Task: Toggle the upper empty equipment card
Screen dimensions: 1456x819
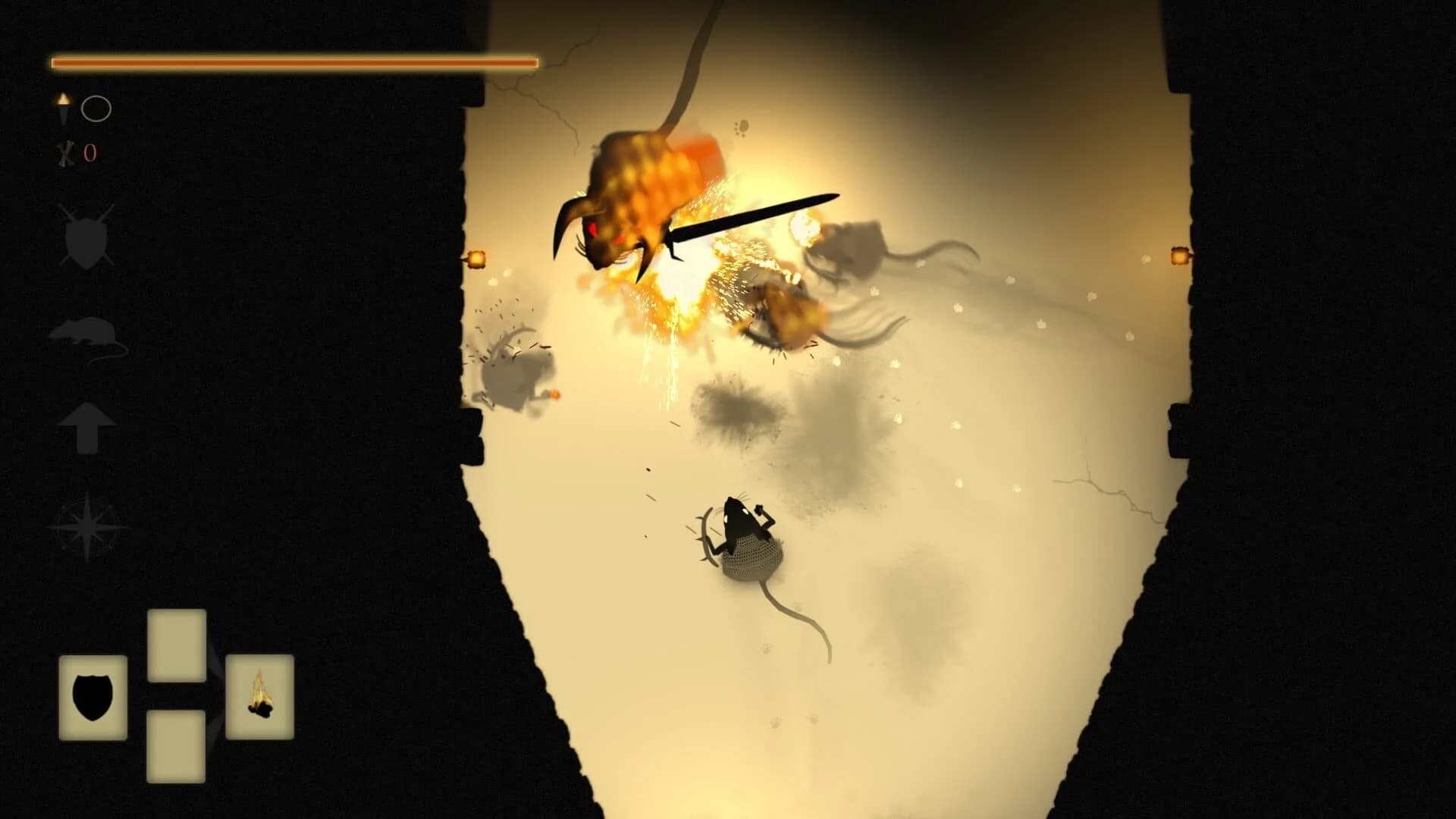Action: pyautogui.click(x=177, y=645)
